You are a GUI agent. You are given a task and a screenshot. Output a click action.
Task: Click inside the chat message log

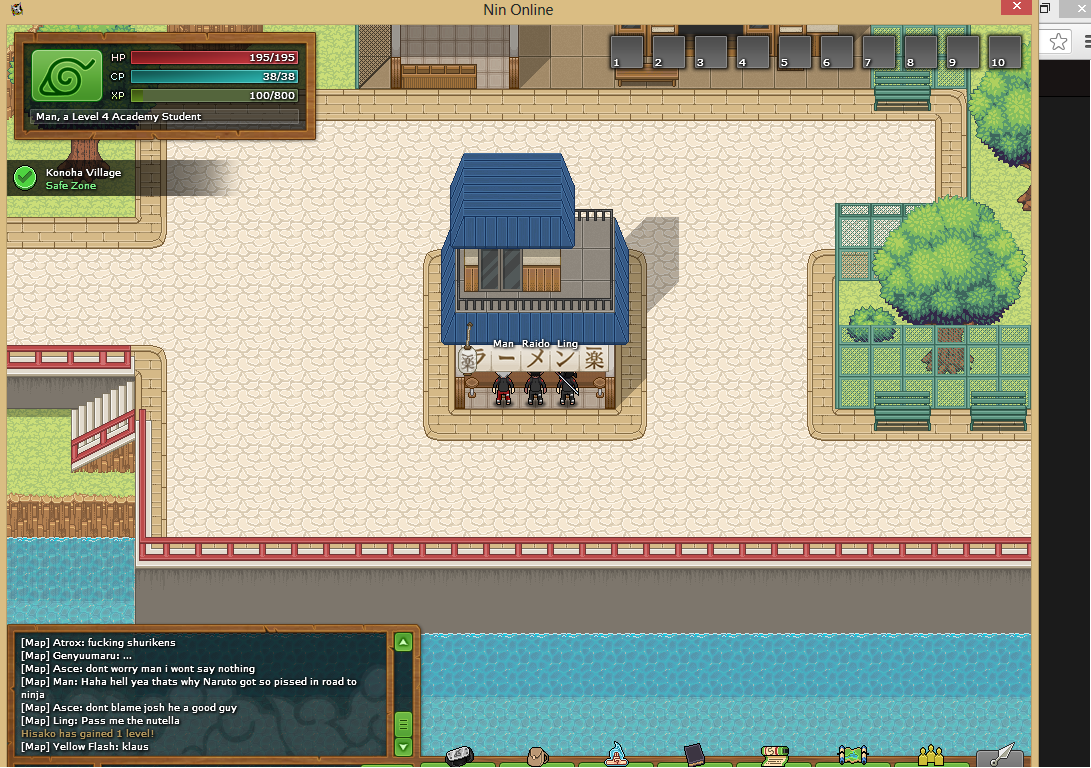[x=200, y=694]
